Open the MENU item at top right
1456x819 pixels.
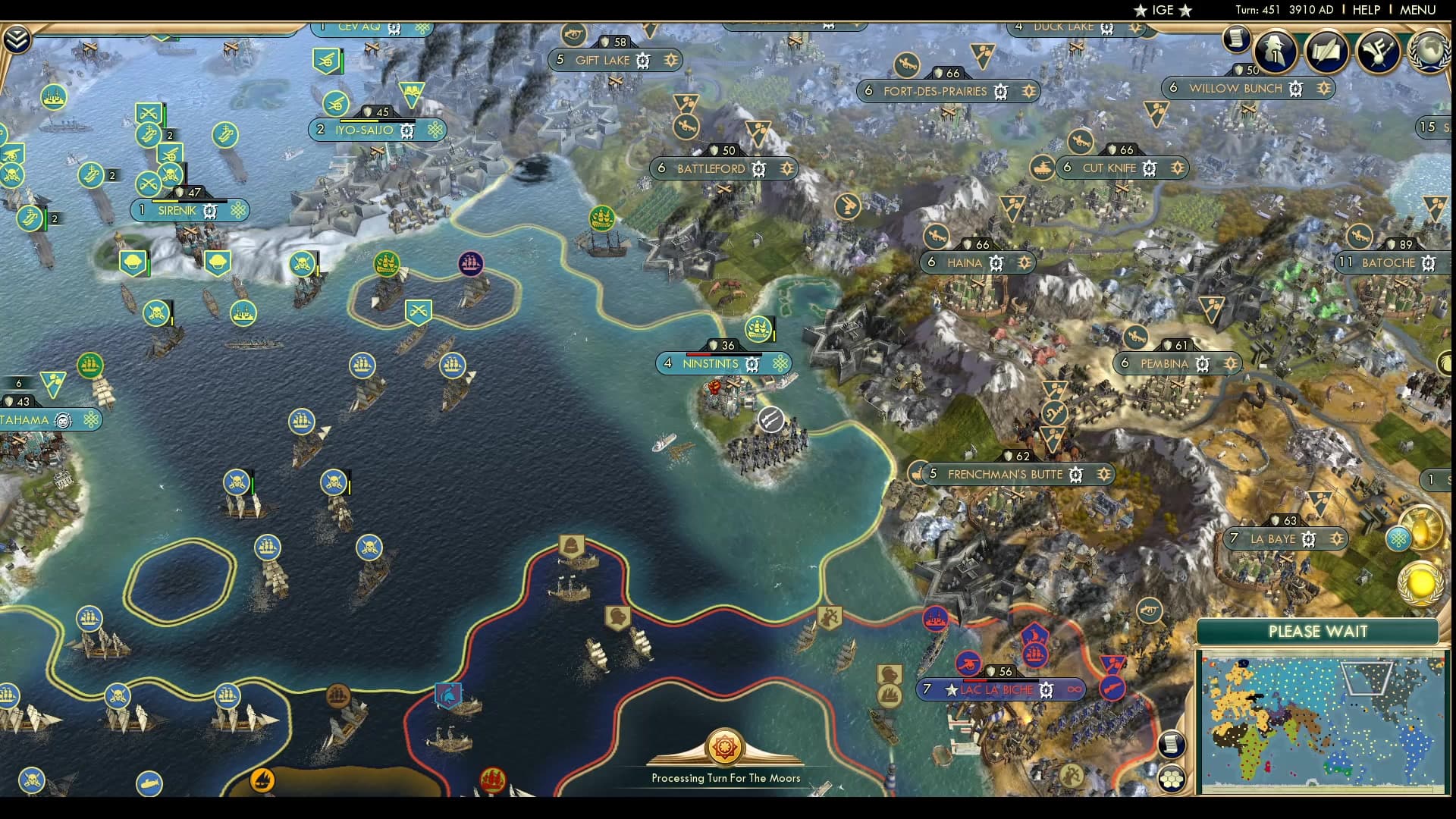1417,10
